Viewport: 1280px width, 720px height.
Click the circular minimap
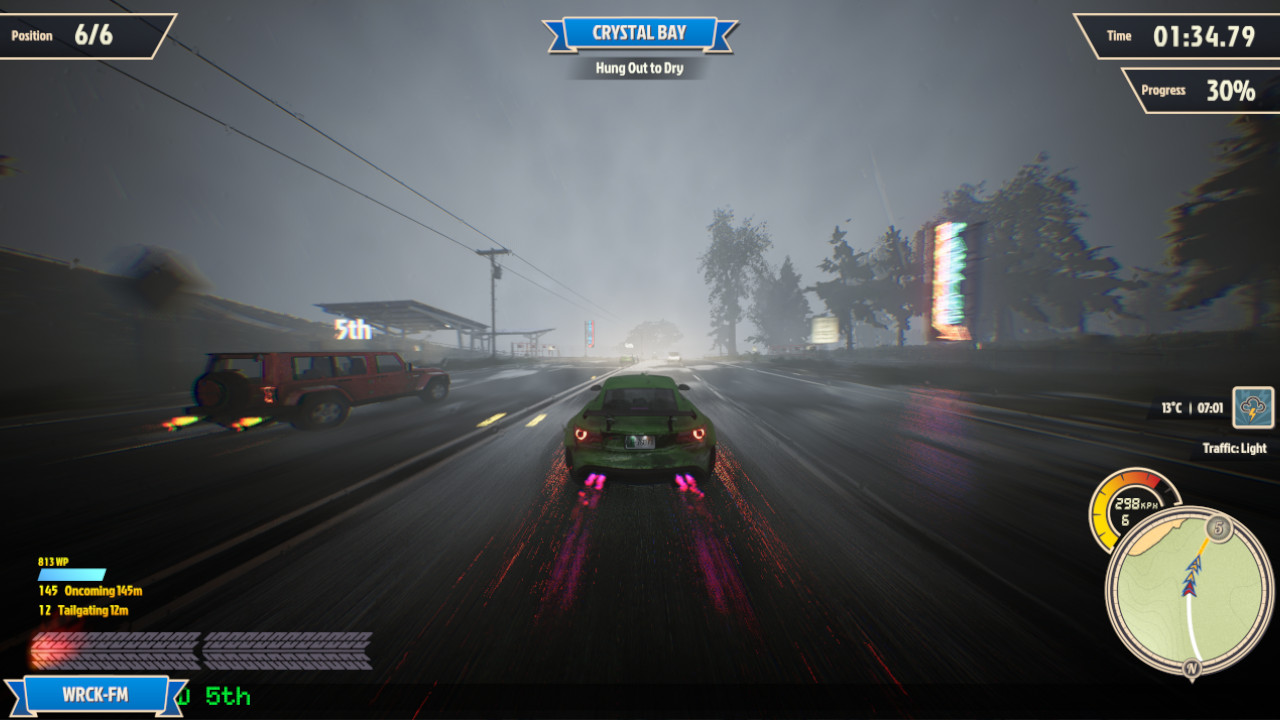pos(1189,591)
